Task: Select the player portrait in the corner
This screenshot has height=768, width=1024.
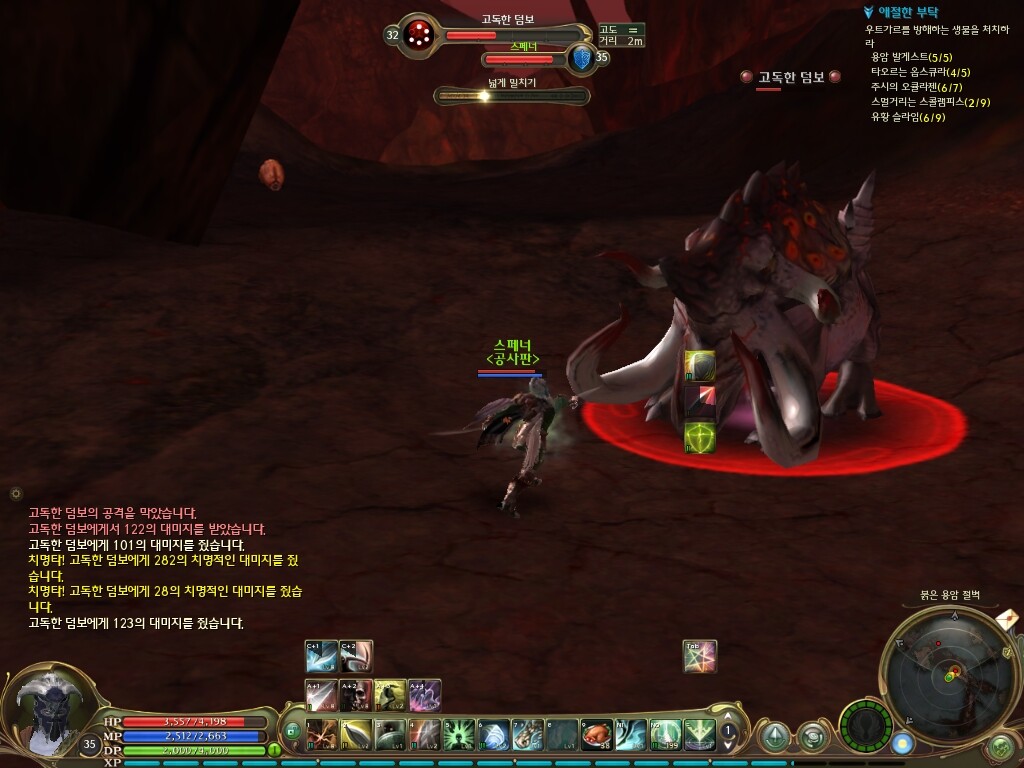Action: coord(48,712)
